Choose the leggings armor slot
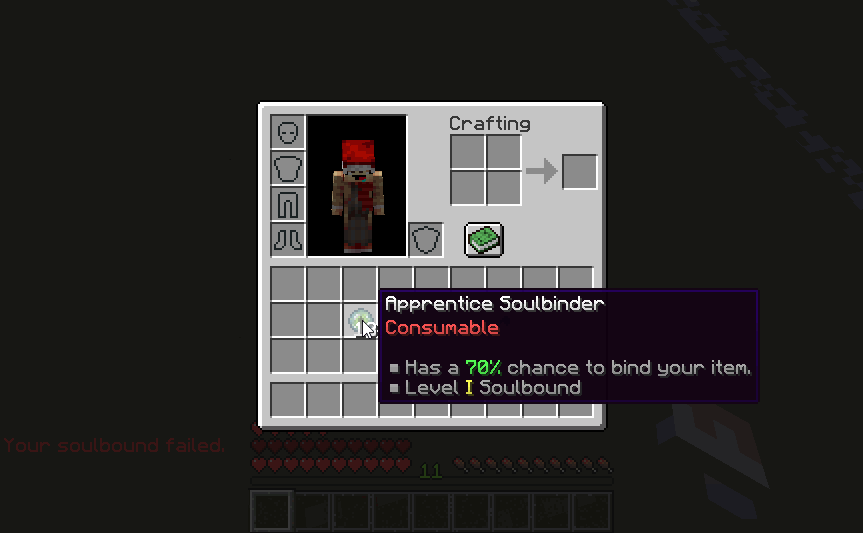The width and height of the screenshot is (863, 533). click(288, 204)
